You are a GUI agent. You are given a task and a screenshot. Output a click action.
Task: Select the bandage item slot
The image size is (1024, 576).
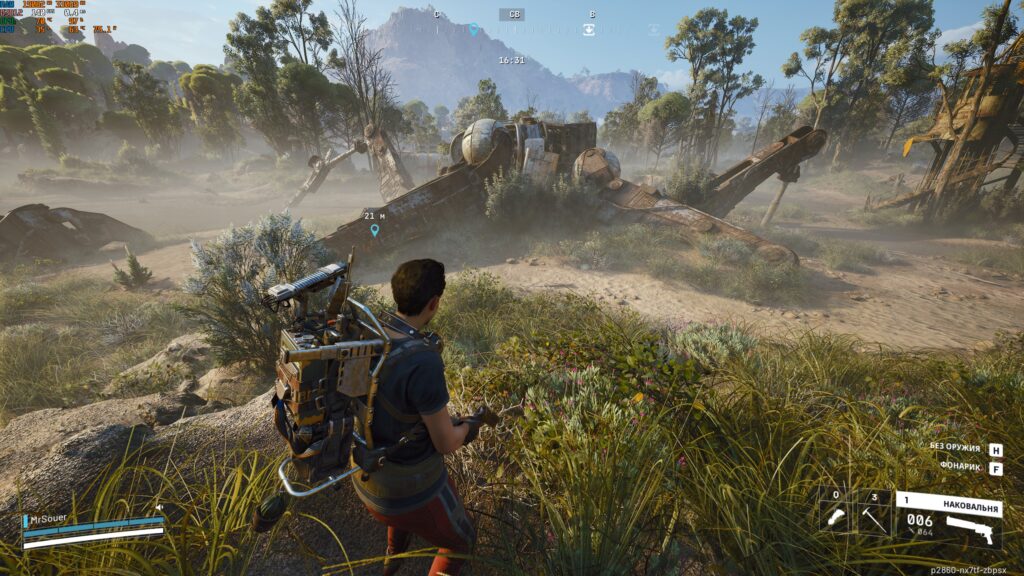pyautogui.click(x=835, y=516)
